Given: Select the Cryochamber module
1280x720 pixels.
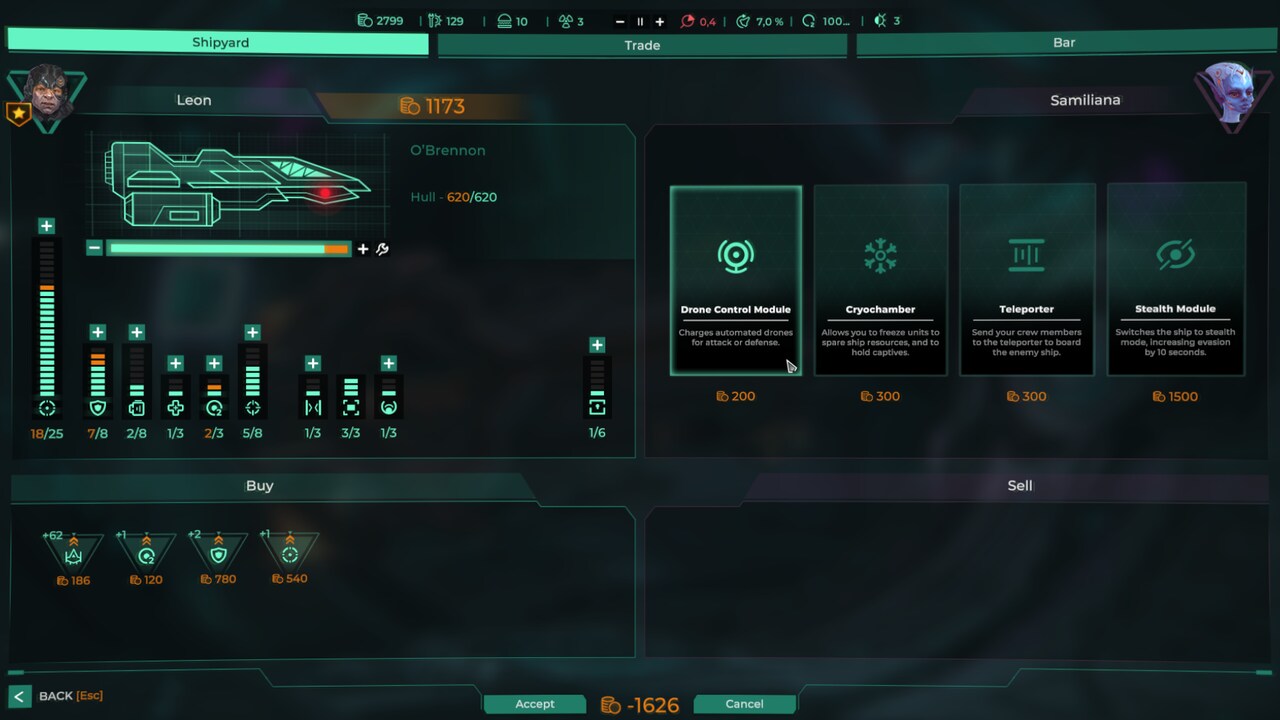Looking at the screenshot, I should tap(881, 280).
